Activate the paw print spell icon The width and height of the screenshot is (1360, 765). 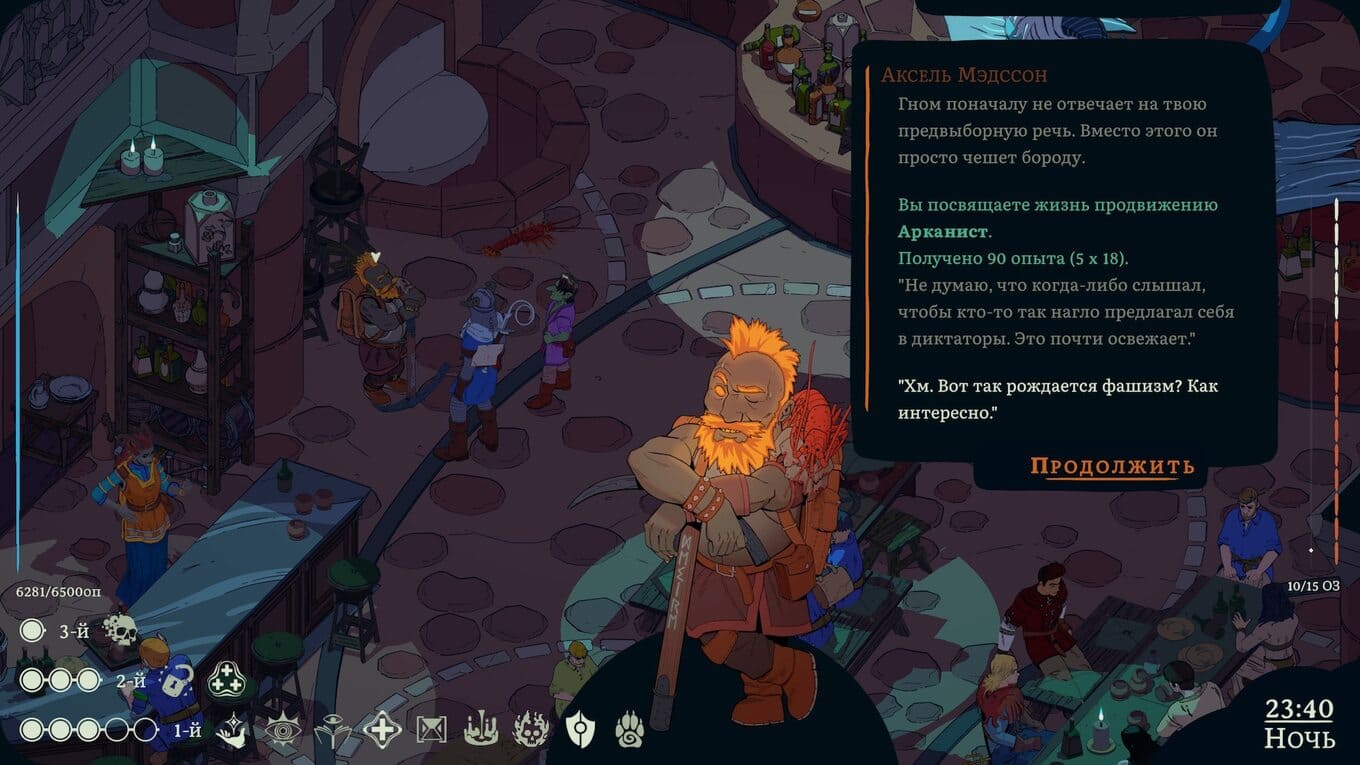(628, 730)
